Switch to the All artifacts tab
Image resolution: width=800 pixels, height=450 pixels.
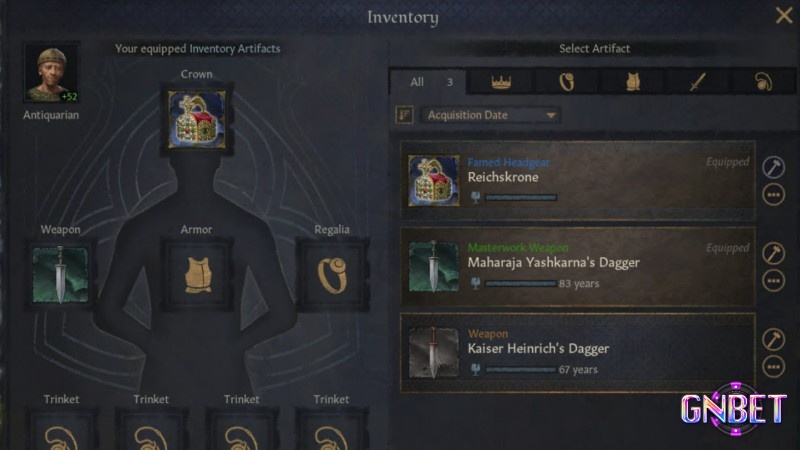click(x=424, y=82)
